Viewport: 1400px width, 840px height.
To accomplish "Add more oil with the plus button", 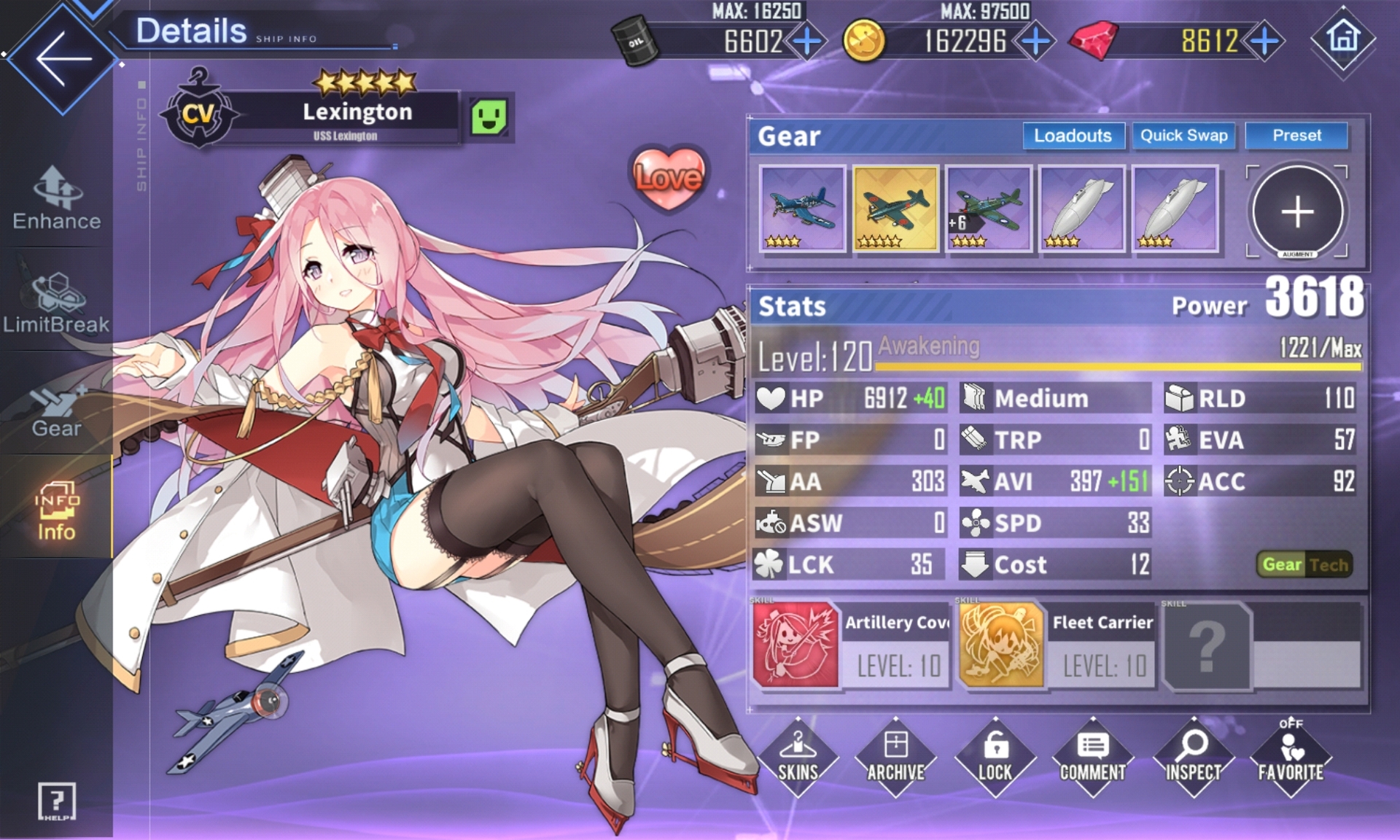I will (x=806, y=41).
